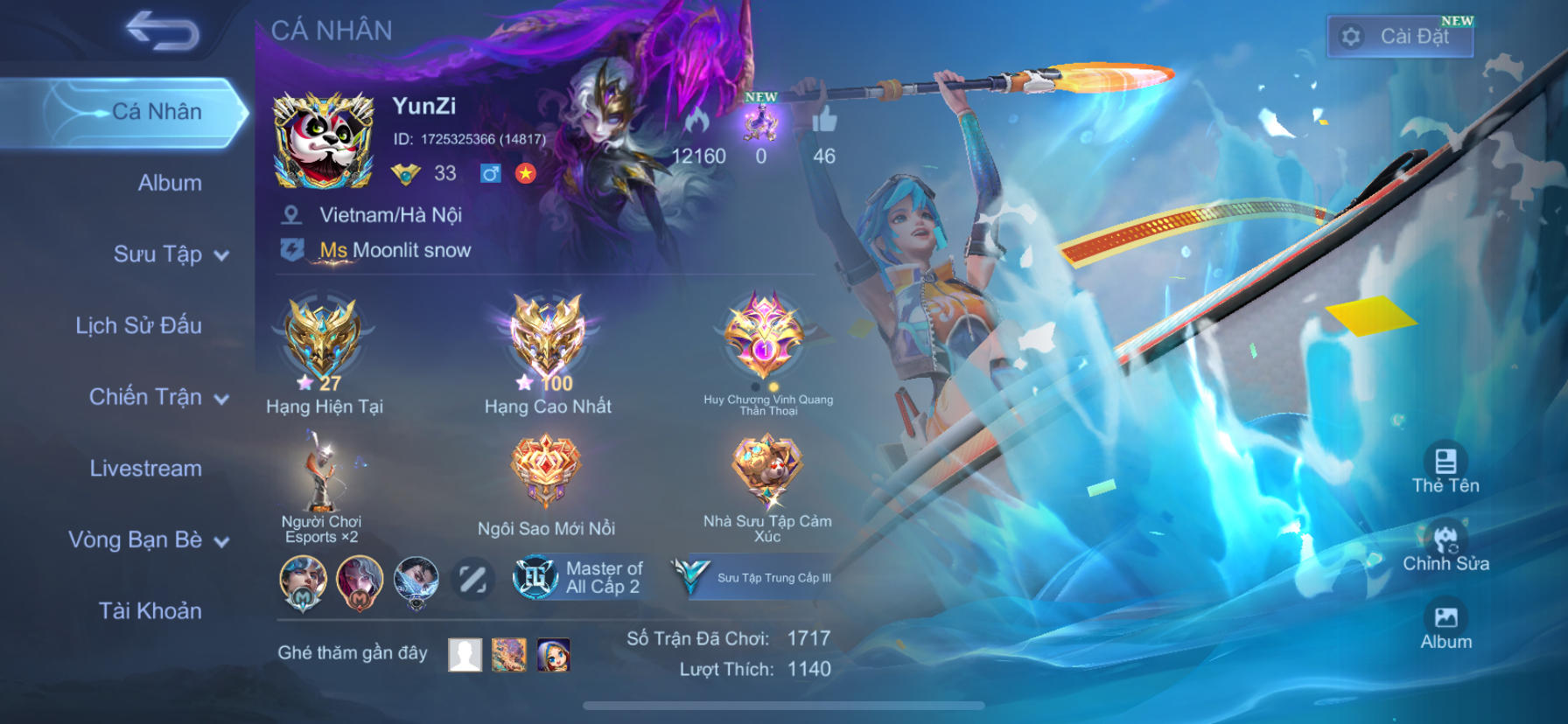Click the Huy Chương Vinh Quang medal
1568x724 pixels.
tap(766, 341)
